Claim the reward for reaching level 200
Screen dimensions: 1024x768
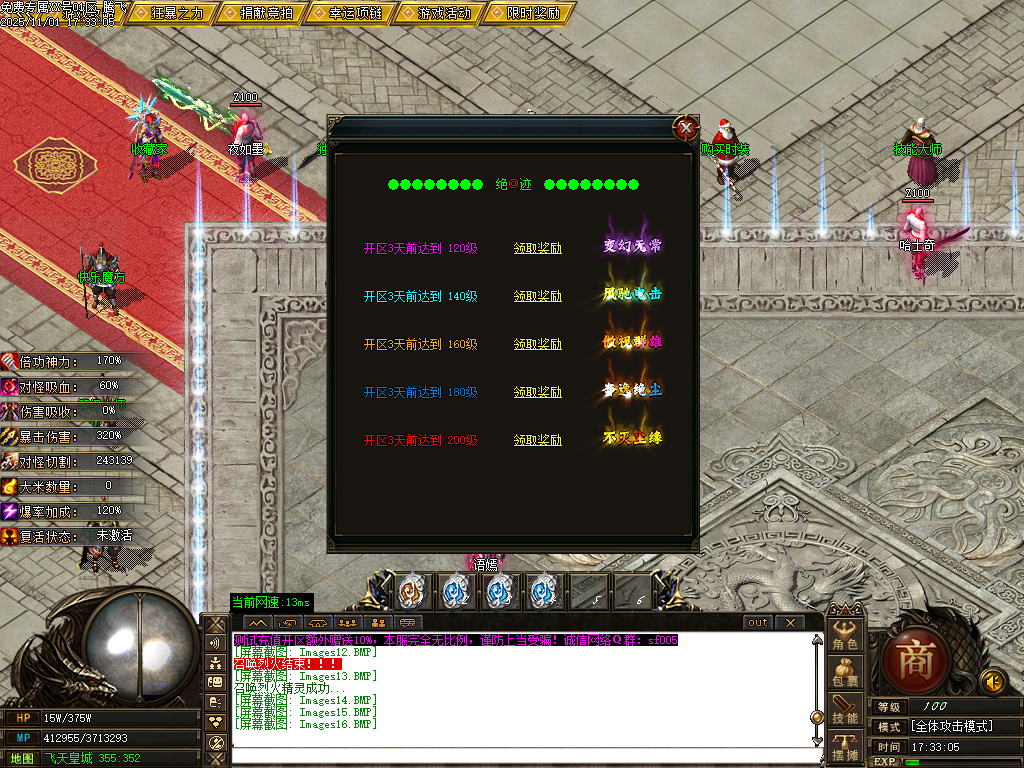[x=538, y=440]
